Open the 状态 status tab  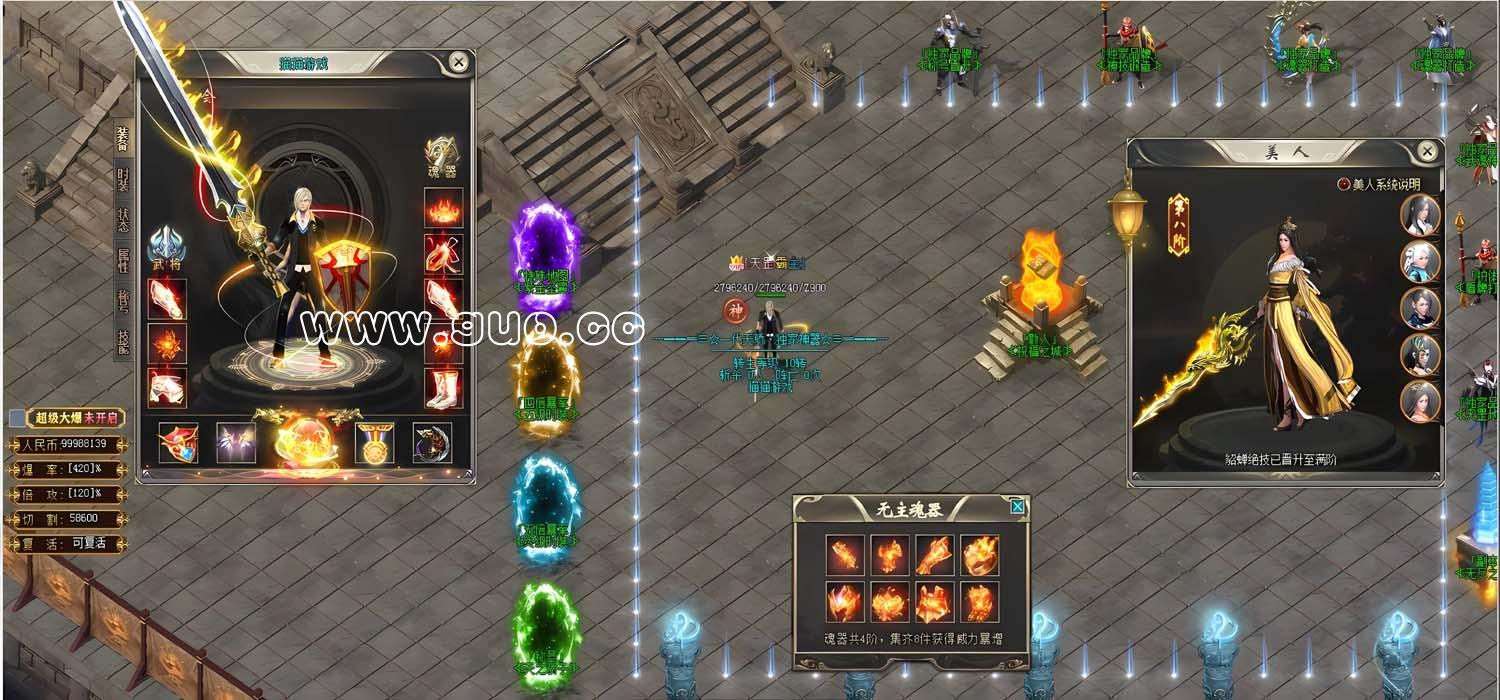[x=123, y=220]
